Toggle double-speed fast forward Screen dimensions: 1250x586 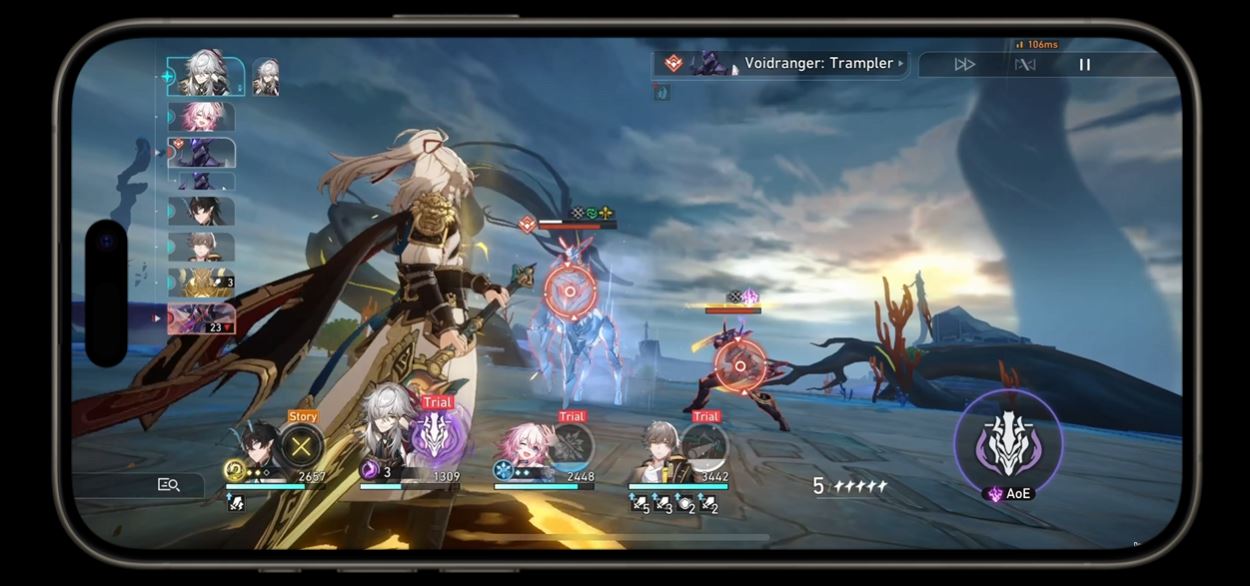pyautogui.click(x=964, y=65)
